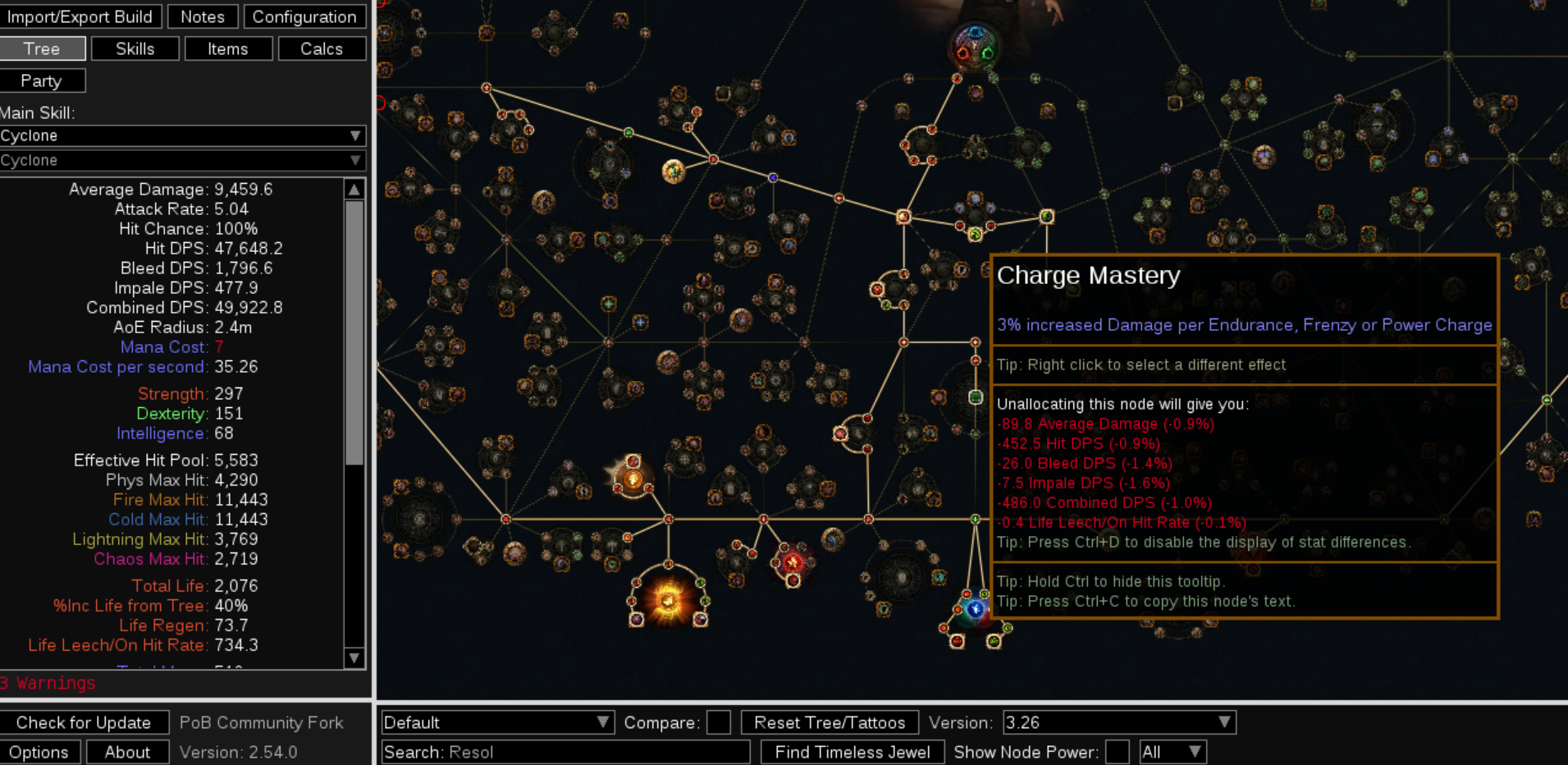Open the Default tree spec dropdown
The height and width of the screenshot is (765, 1568).
tap(497, 722)
